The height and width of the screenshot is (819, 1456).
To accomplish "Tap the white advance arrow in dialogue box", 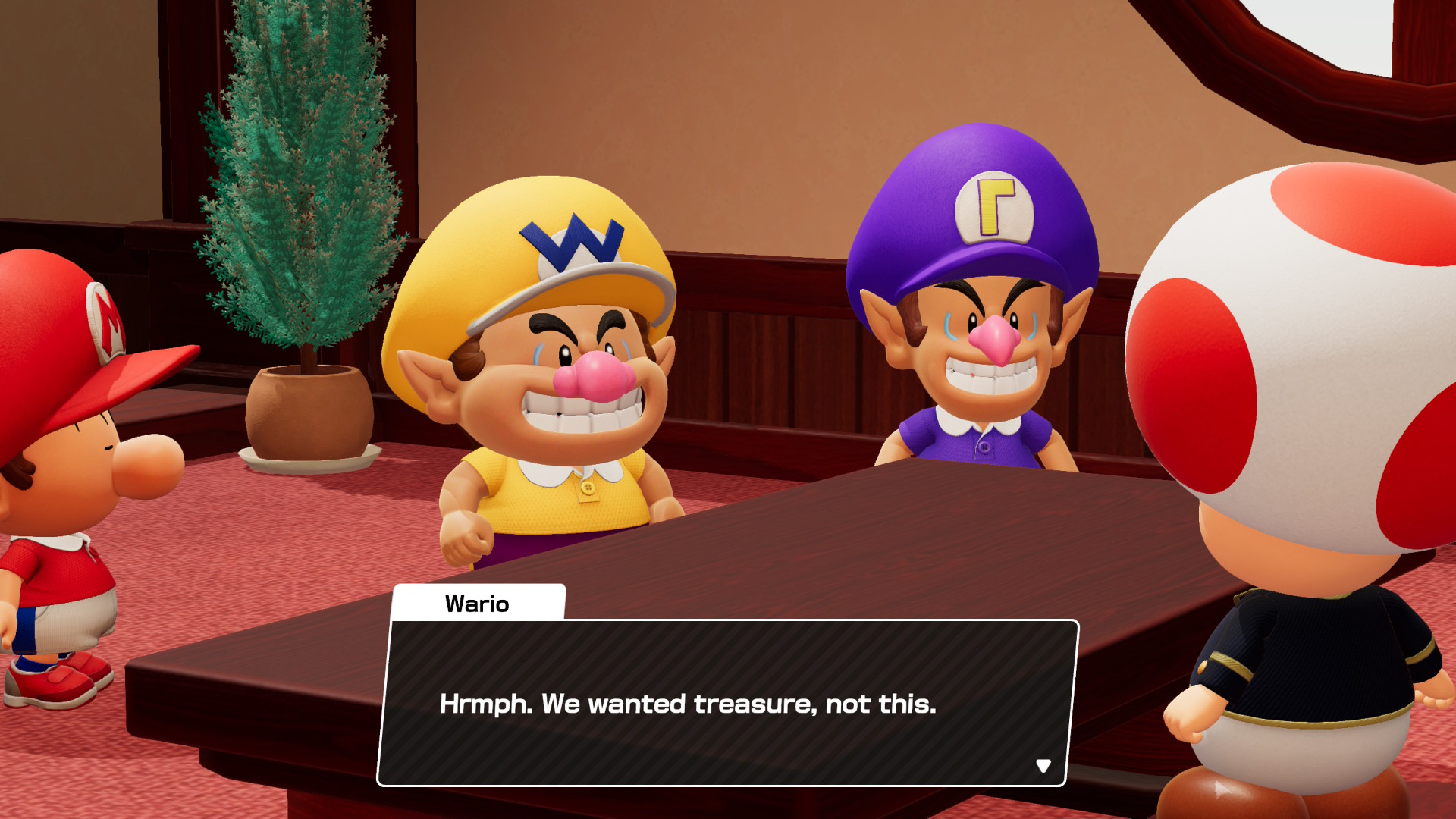I will pos(1045,765).
